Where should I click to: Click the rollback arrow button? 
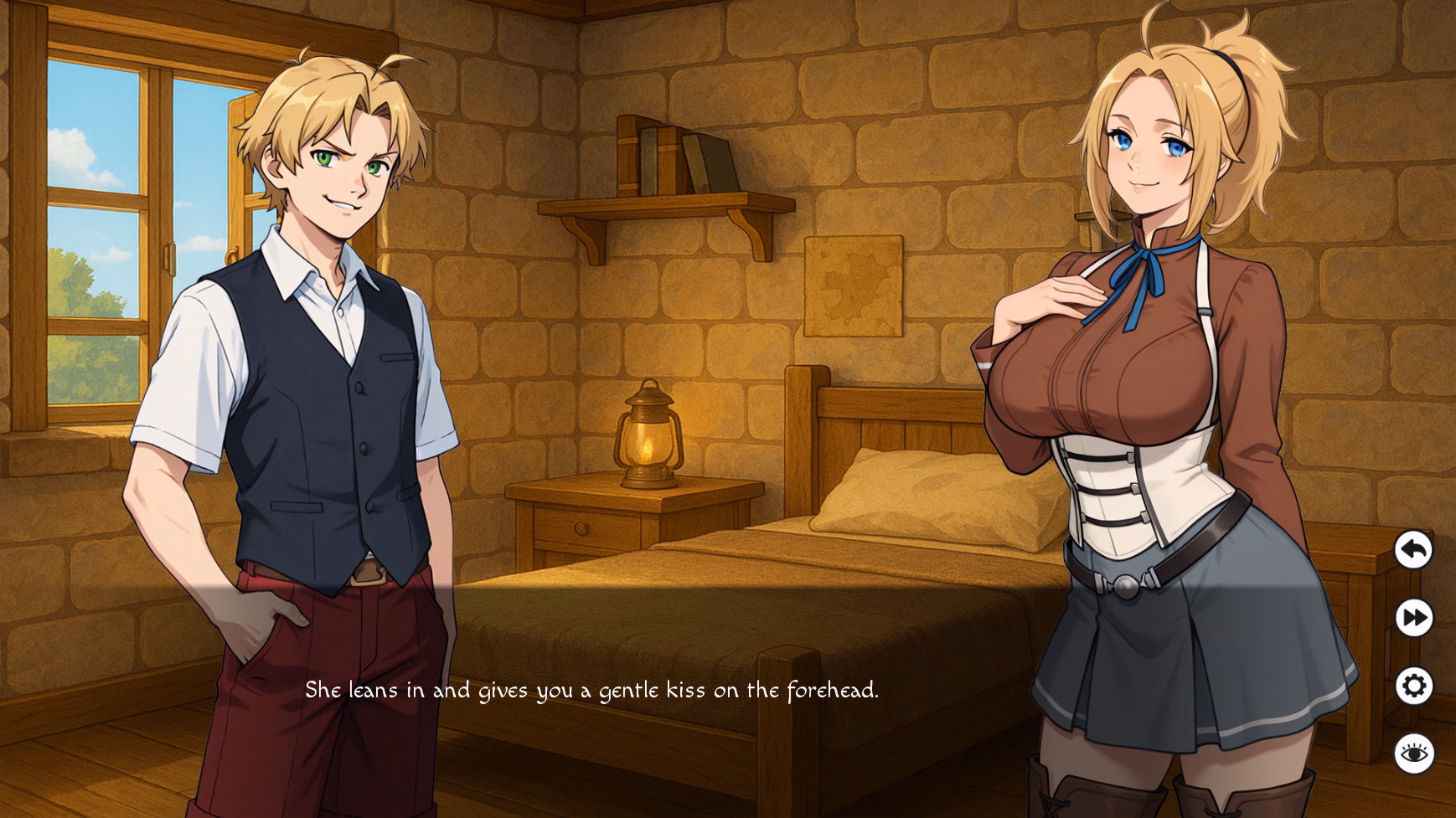pos(1413,550)
